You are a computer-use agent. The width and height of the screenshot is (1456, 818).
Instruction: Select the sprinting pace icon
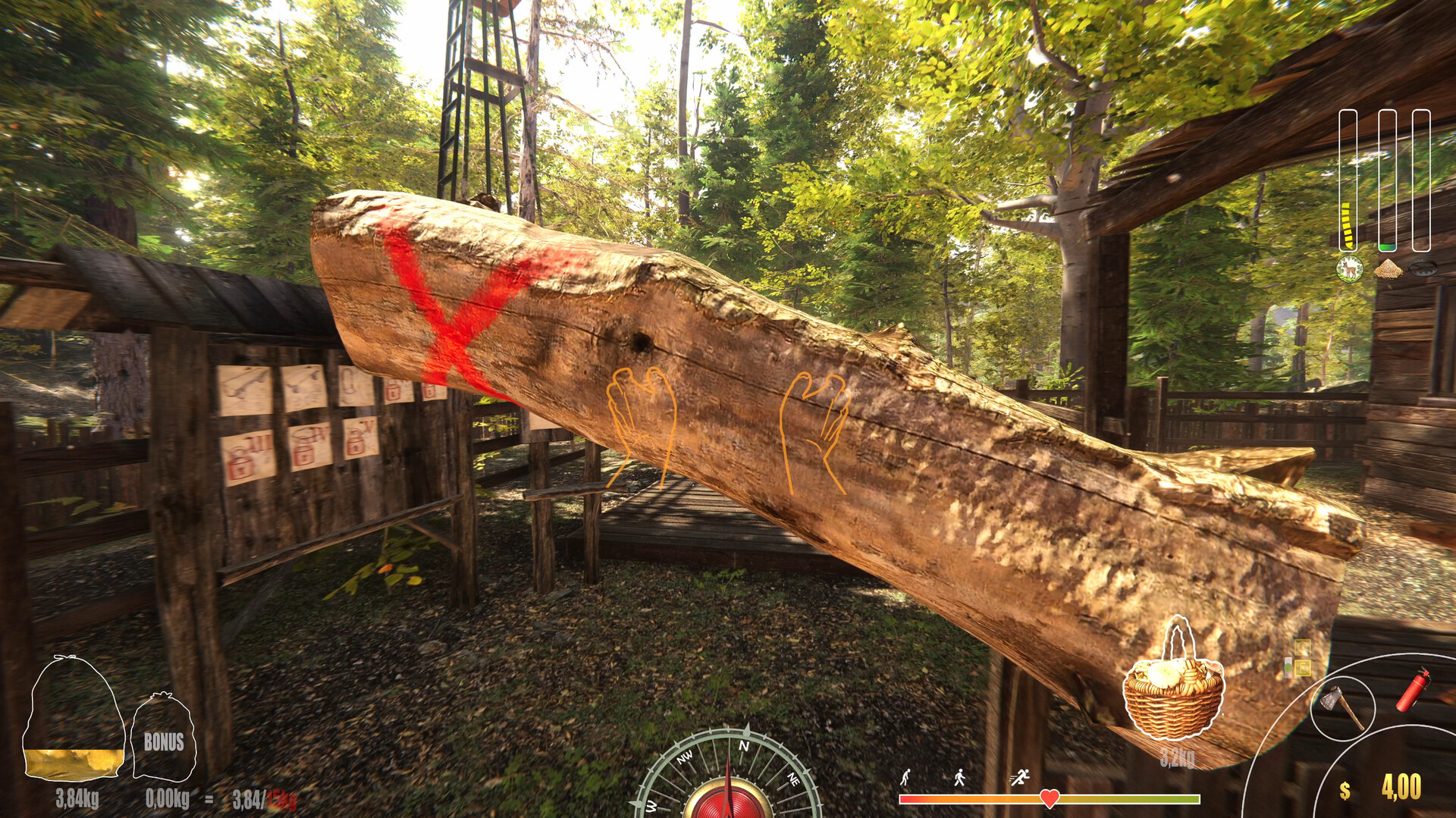(1019, 776)
